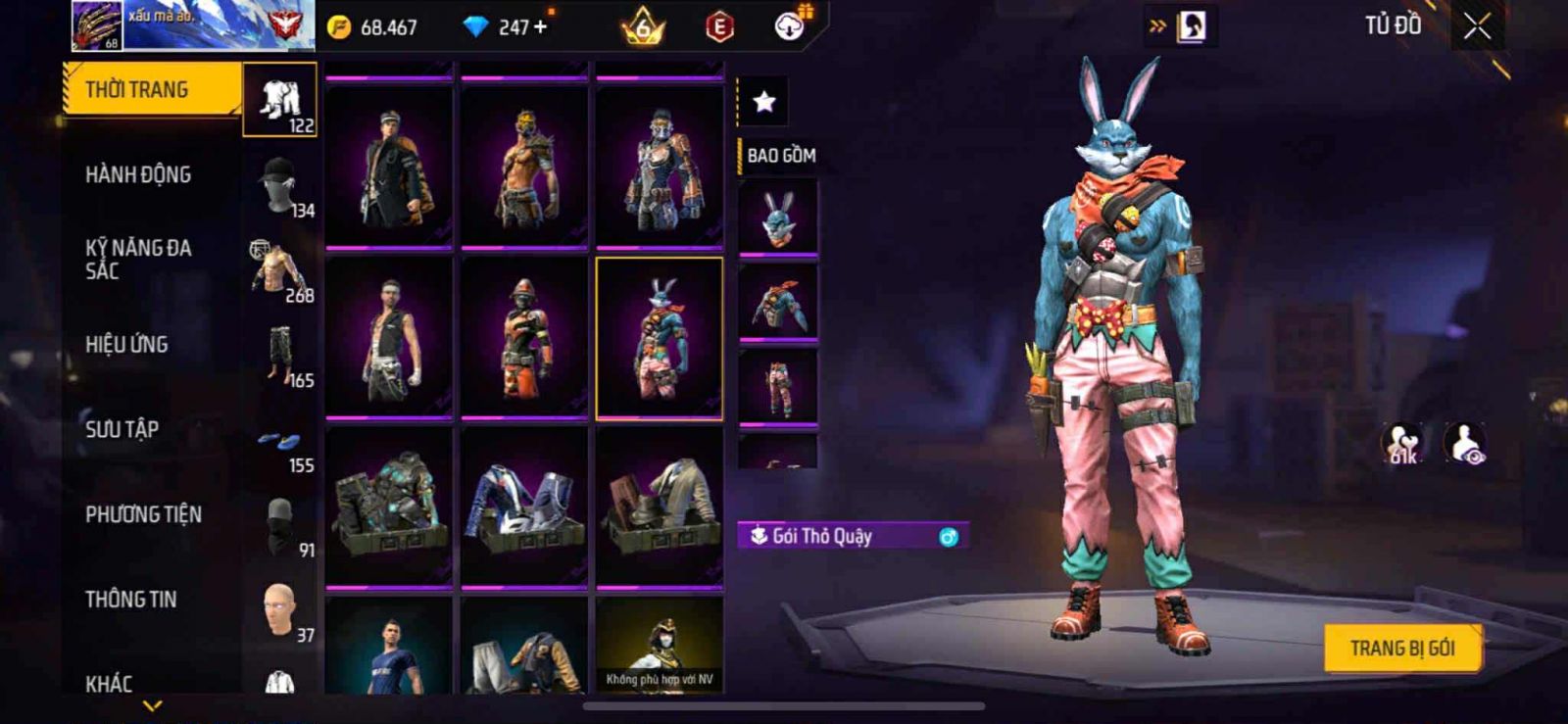
Task: Show the HIỆU ỨNG category
Action: tap(127, 345)
